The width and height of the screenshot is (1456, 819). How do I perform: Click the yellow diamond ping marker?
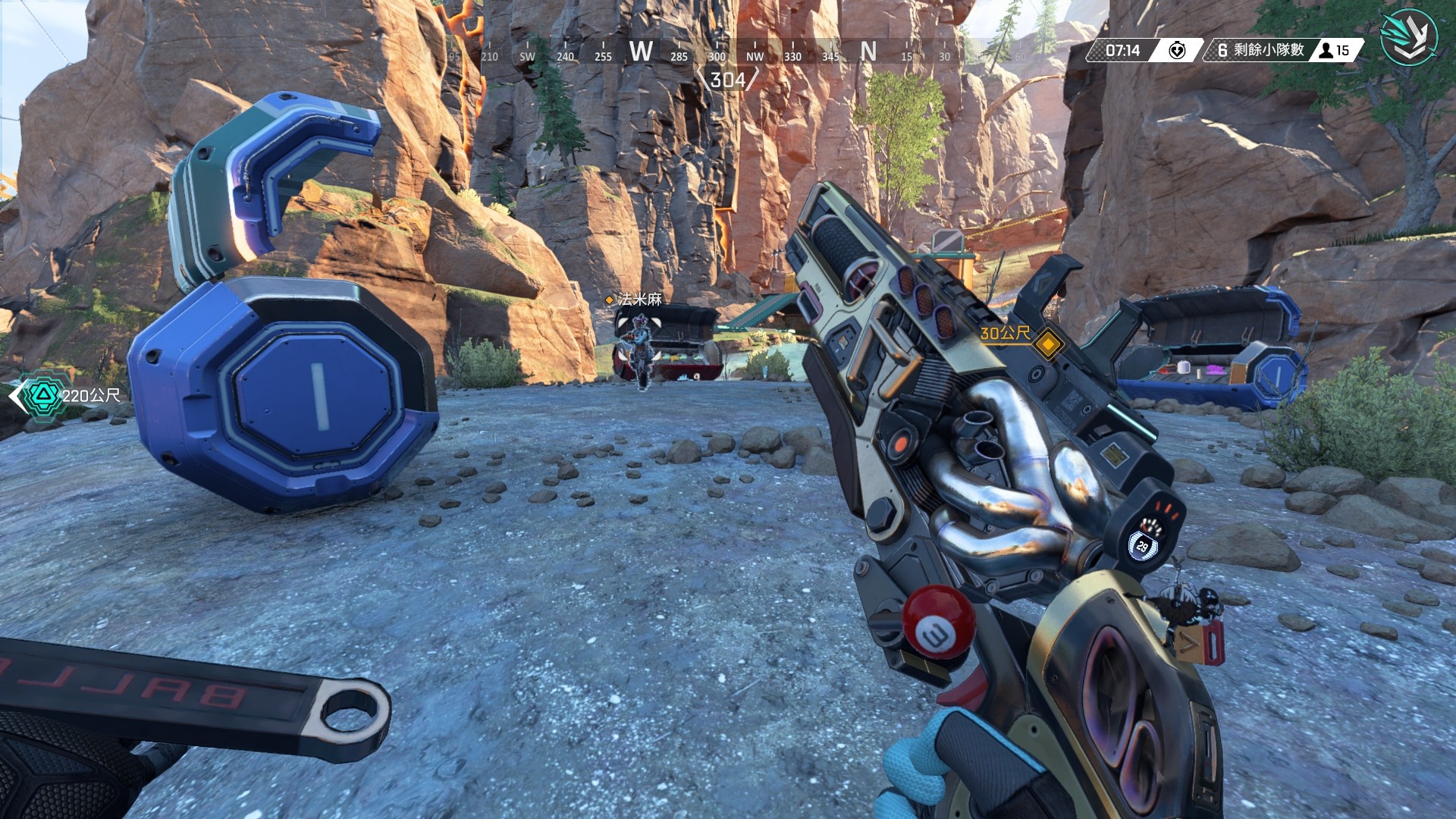click(x=1049, y=344)
